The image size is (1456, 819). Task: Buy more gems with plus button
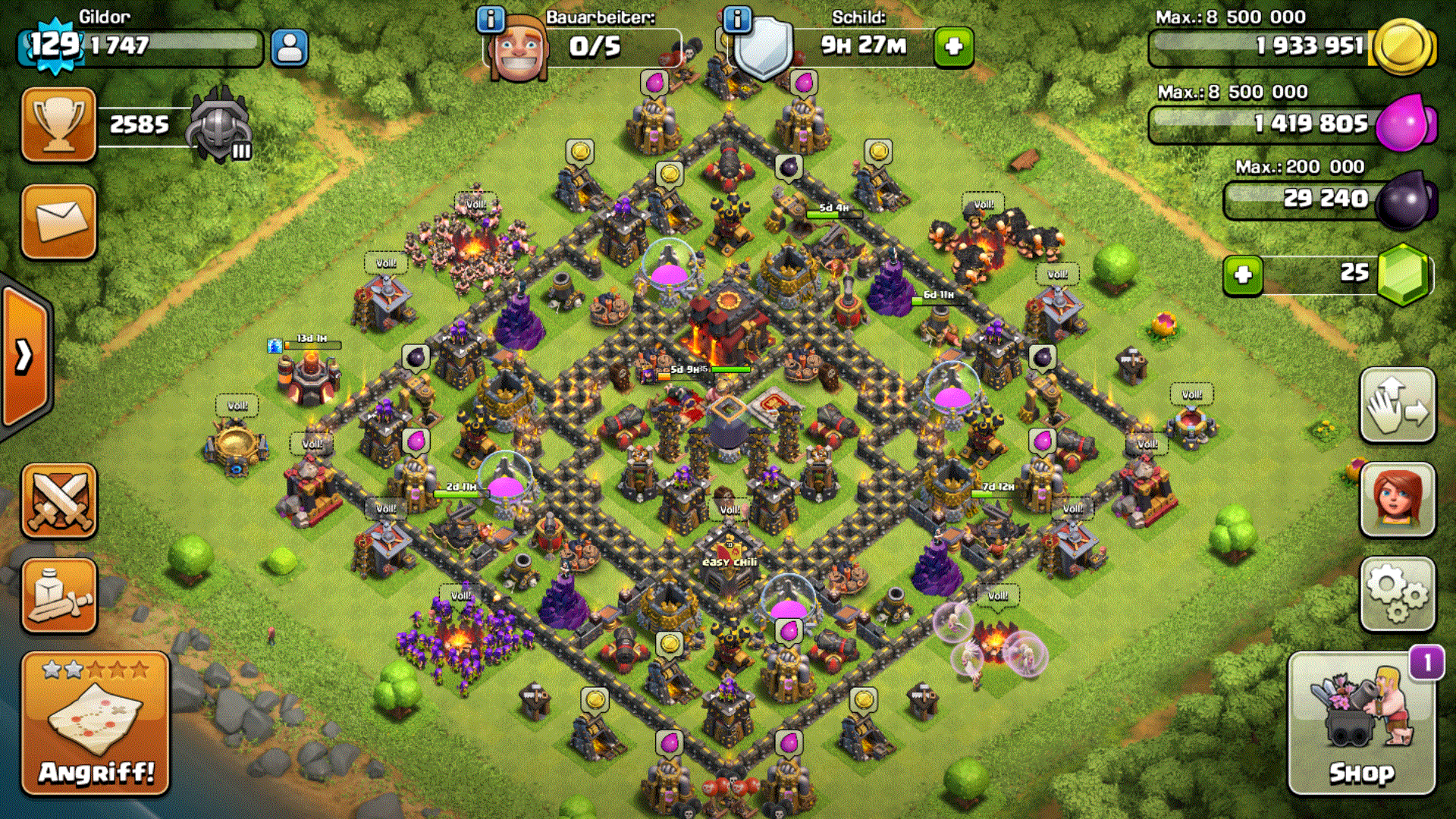1243,275
